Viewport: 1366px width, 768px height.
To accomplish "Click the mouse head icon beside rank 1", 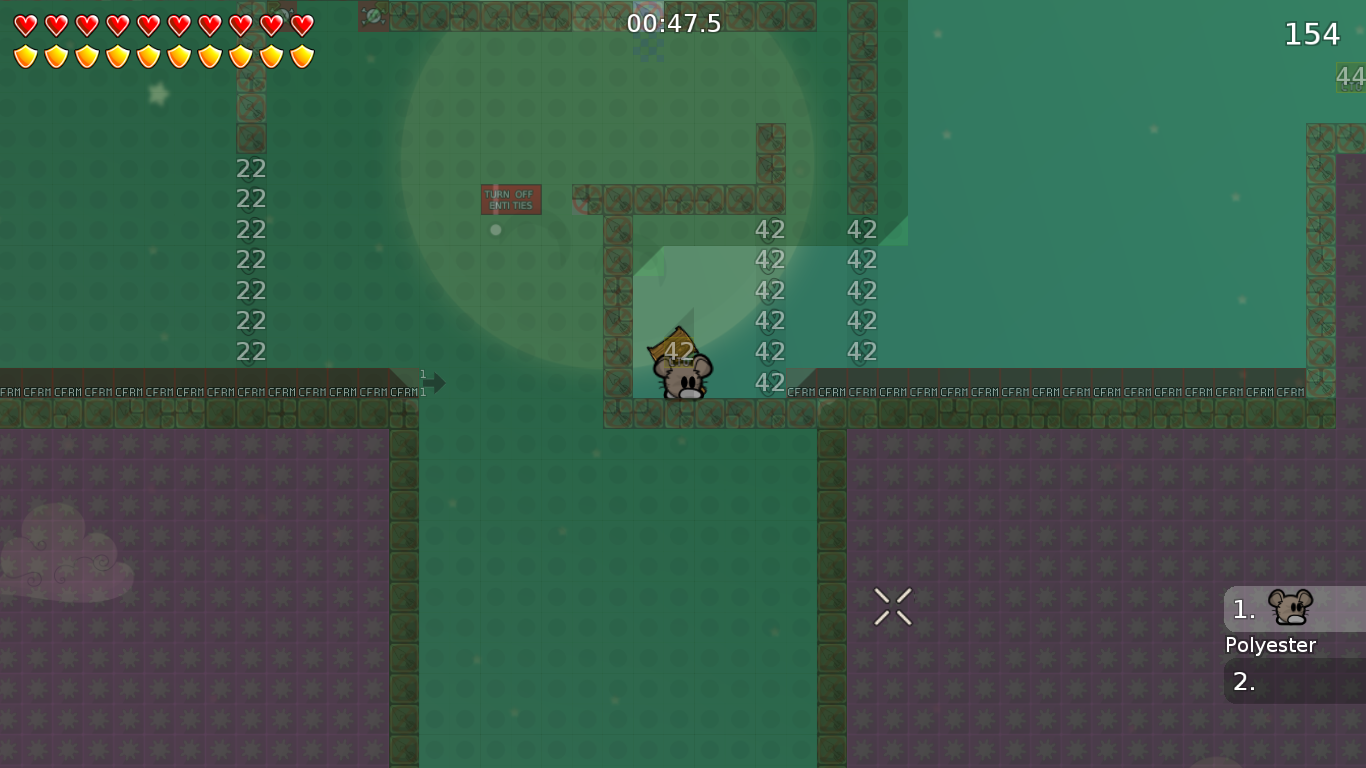I will click(x=1290, y=605).
